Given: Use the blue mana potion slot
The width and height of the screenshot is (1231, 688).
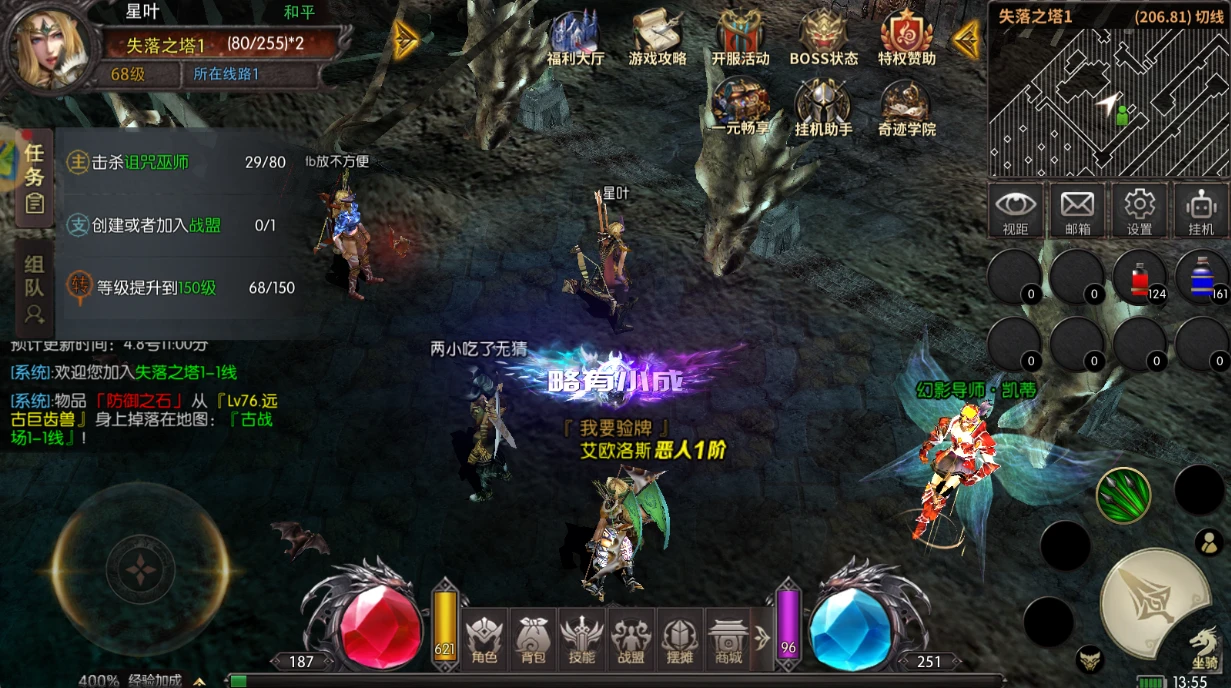Looking at the screenshot, I should click(1201, 276).
